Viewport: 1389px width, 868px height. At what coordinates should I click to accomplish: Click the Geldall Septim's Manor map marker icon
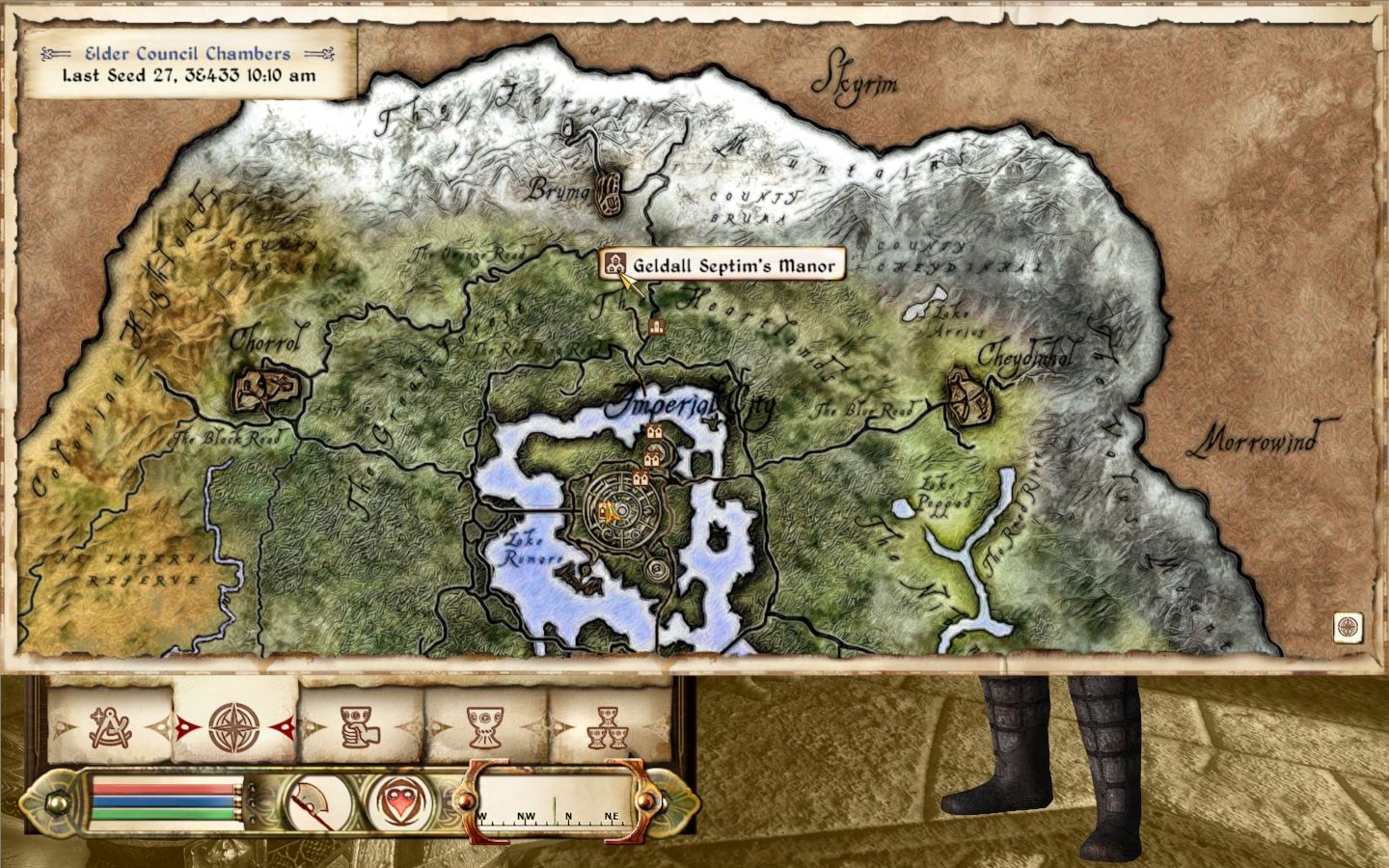(x=615, y=263)
